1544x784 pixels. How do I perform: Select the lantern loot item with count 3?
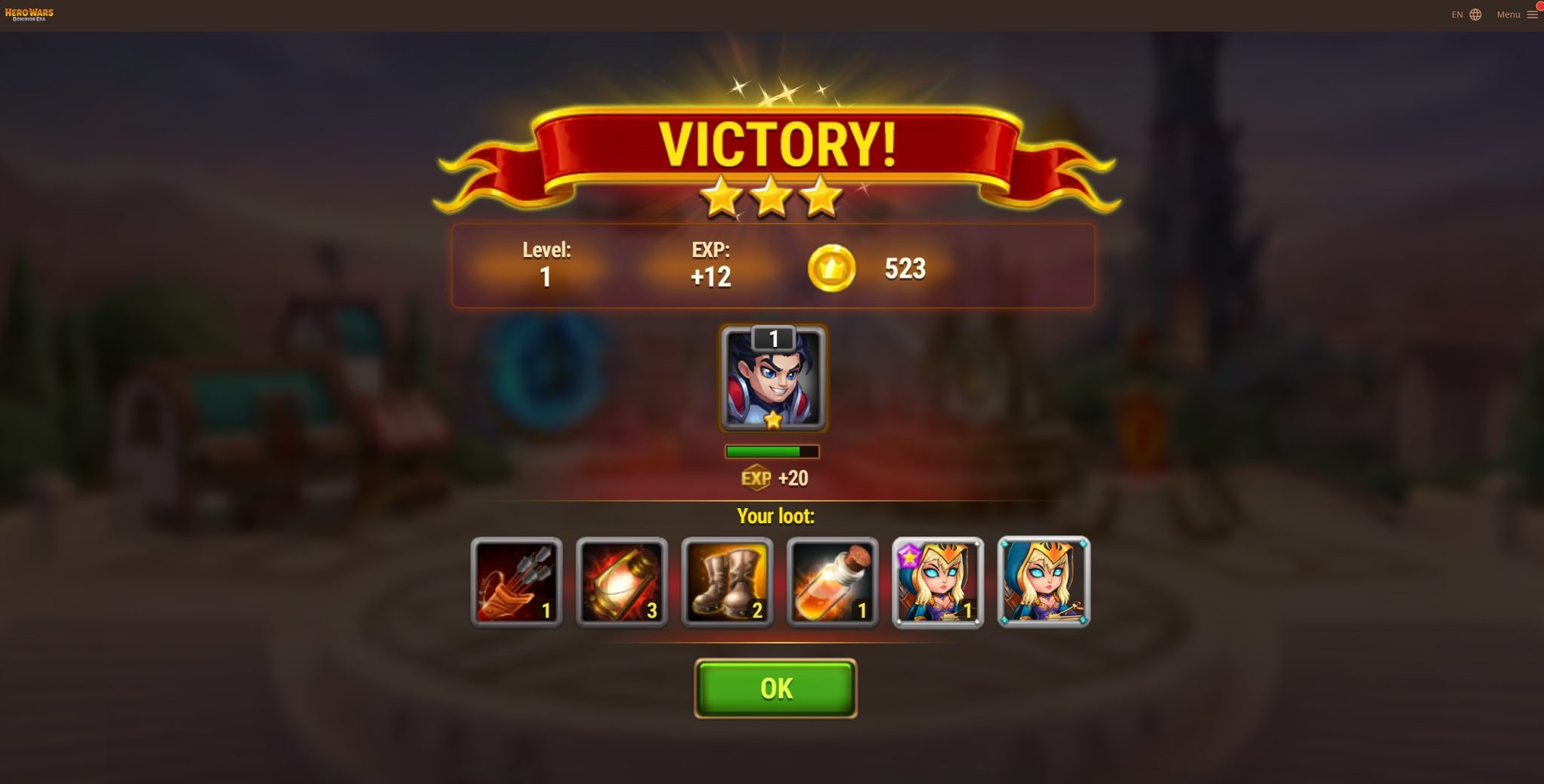click(x=621, y=579)
